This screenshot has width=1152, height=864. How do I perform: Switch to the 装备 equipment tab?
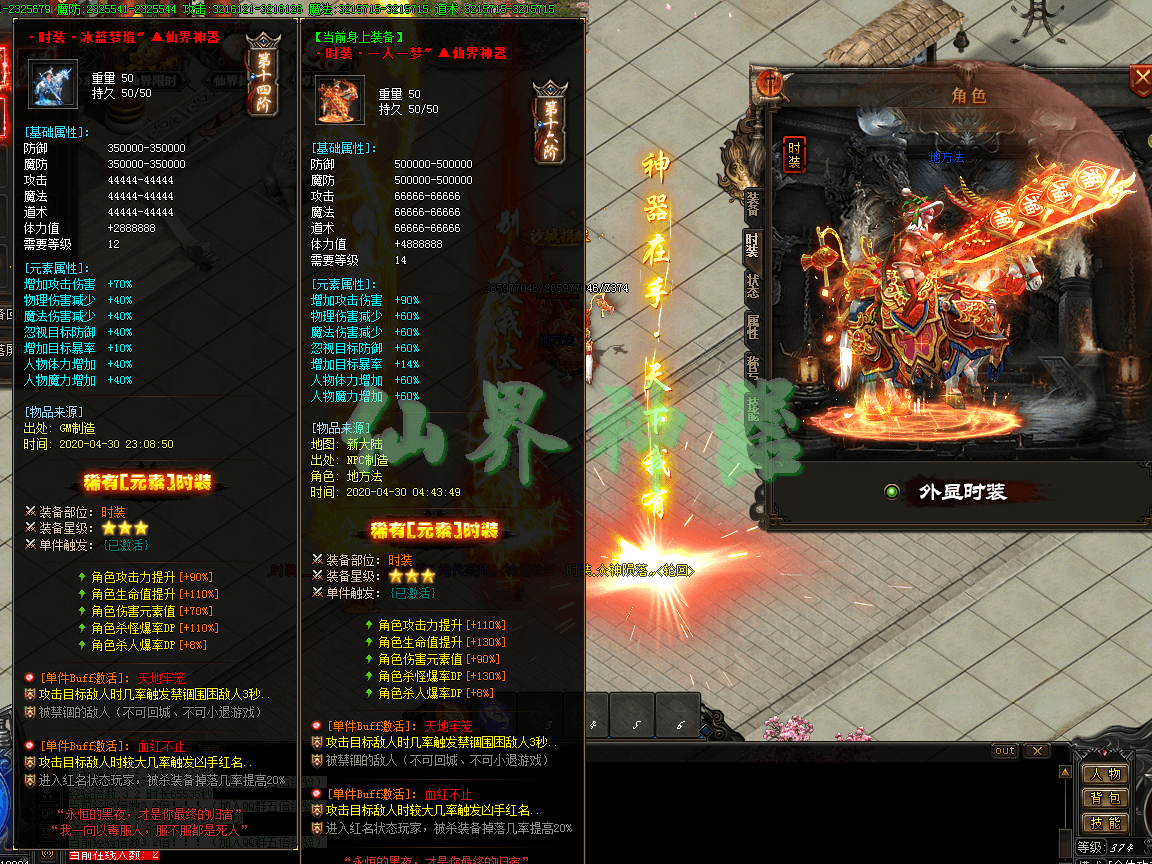(752, 204)
